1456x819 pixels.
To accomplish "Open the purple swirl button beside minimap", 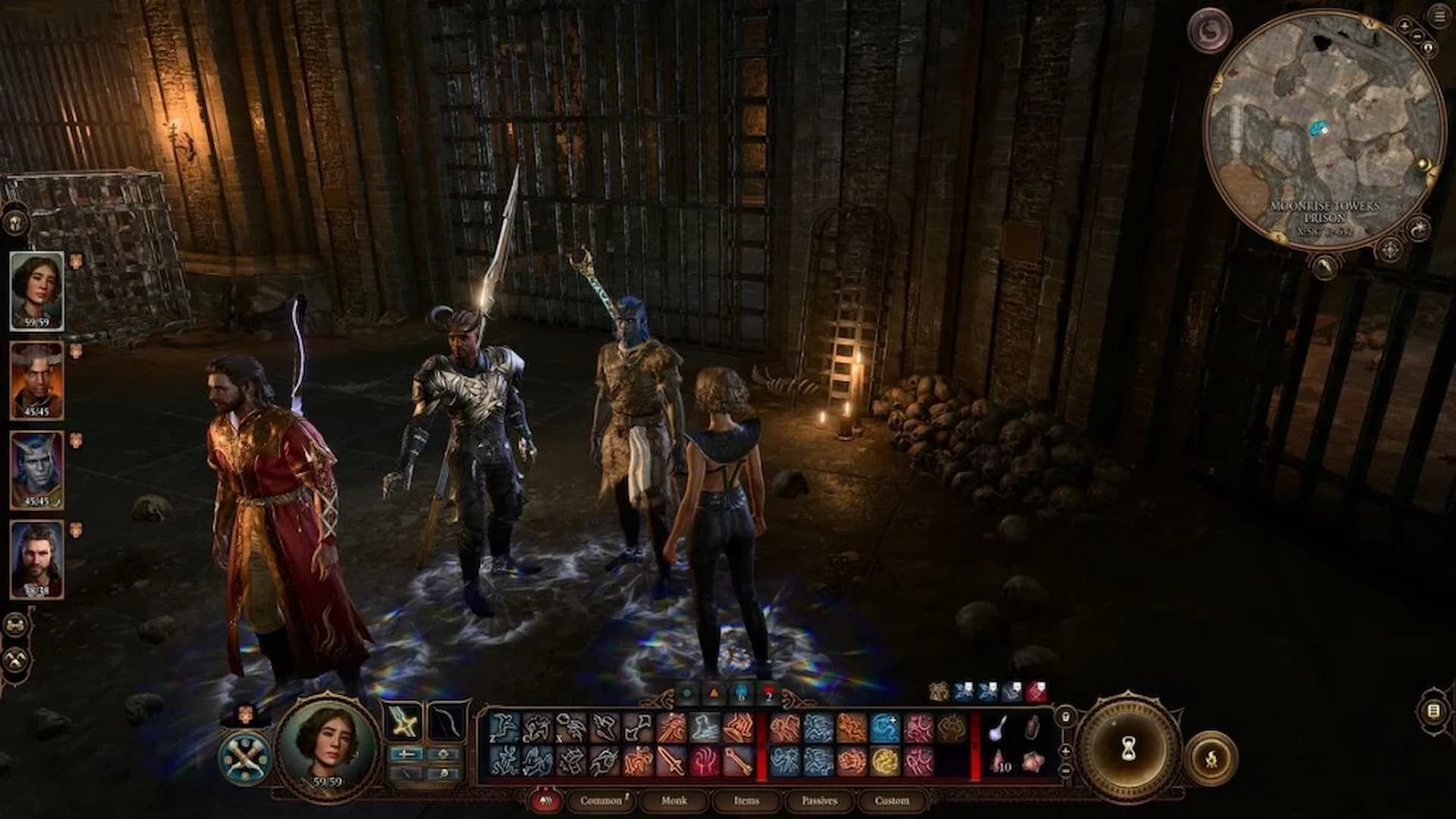I will (x=1209, y=32).
